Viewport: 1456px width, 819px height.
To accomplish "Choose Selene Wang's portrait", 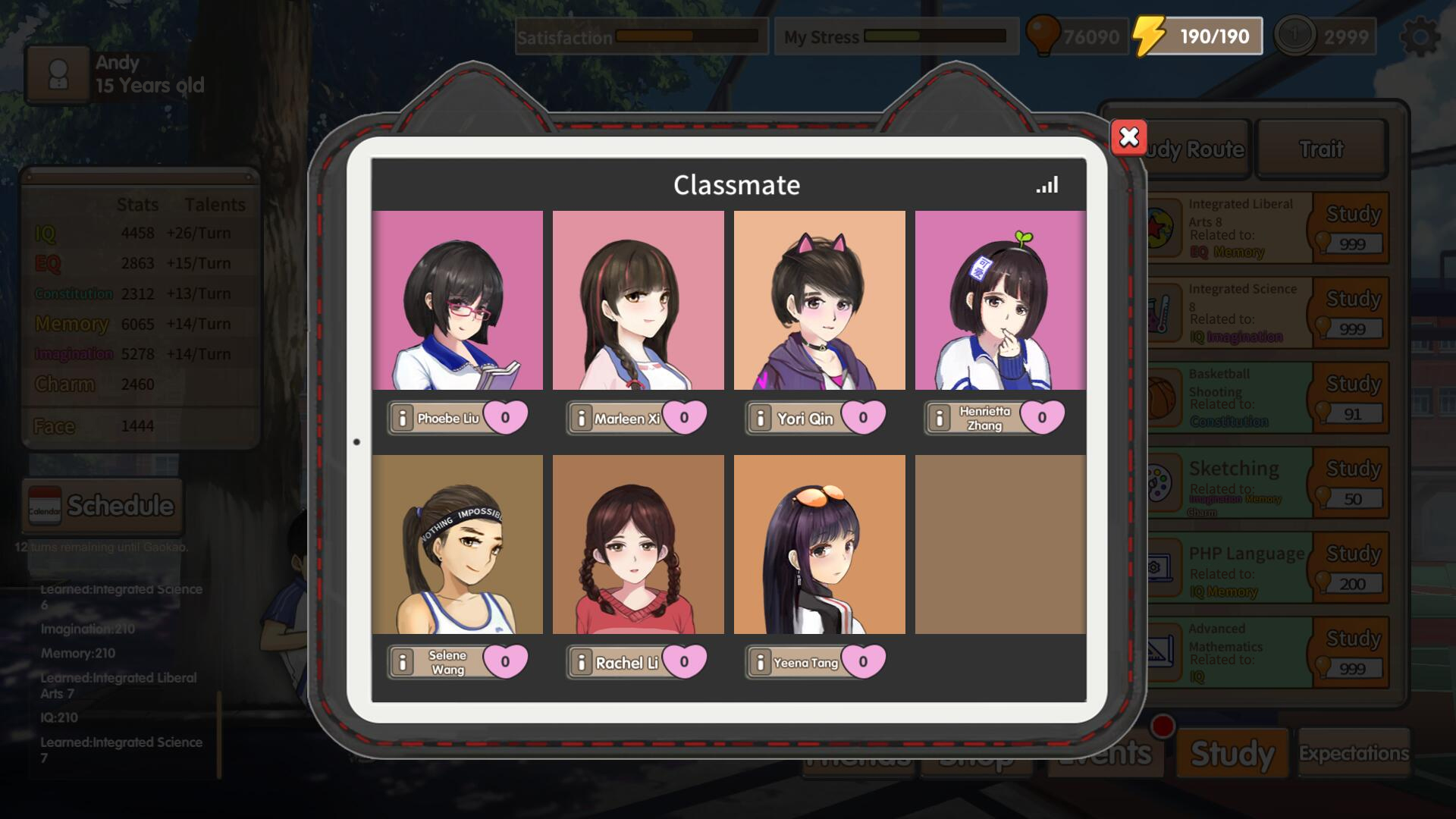I will (457, 544).
